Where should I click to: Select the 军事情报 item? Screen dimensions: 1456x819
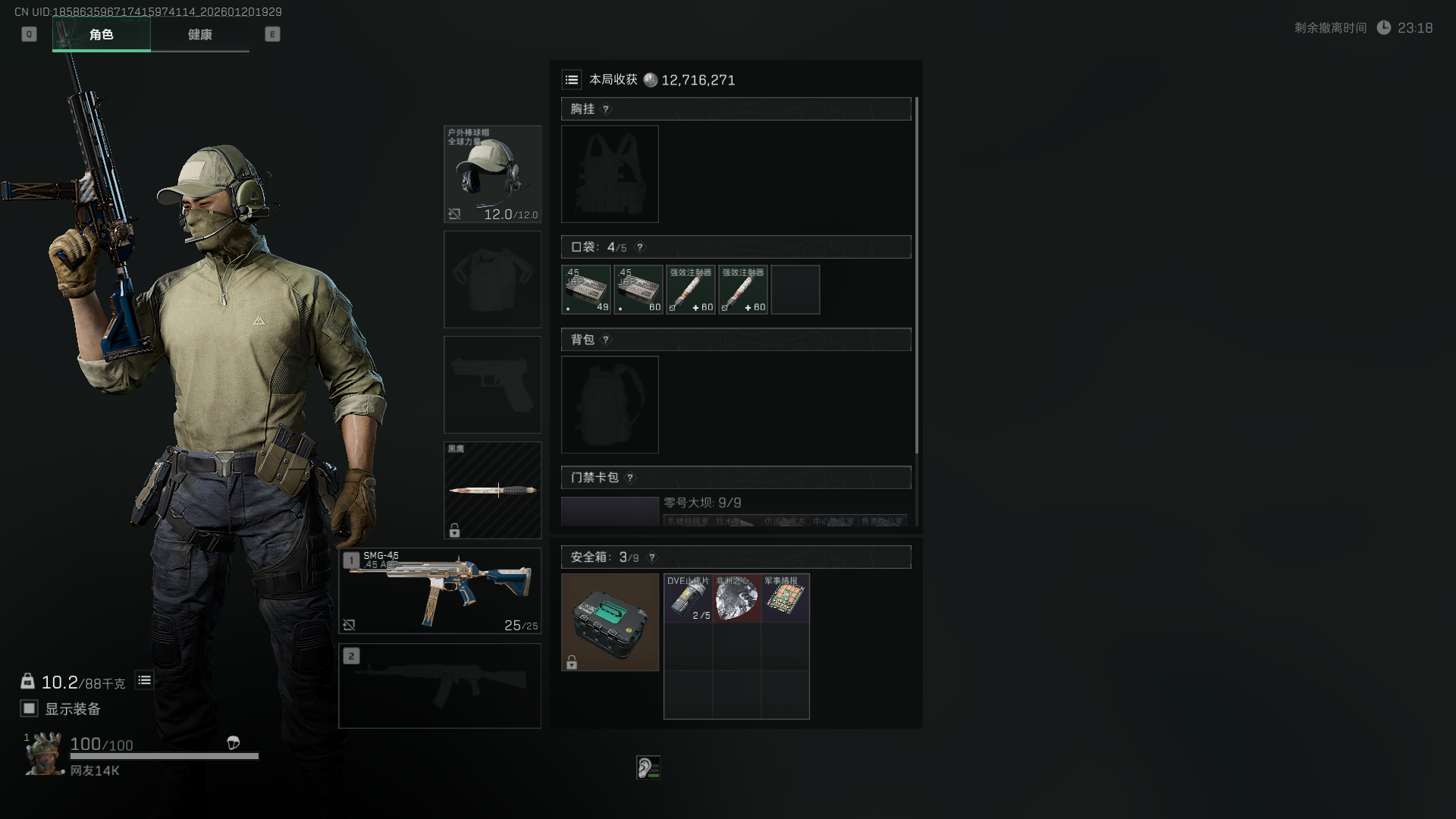[x=785, y=598]
